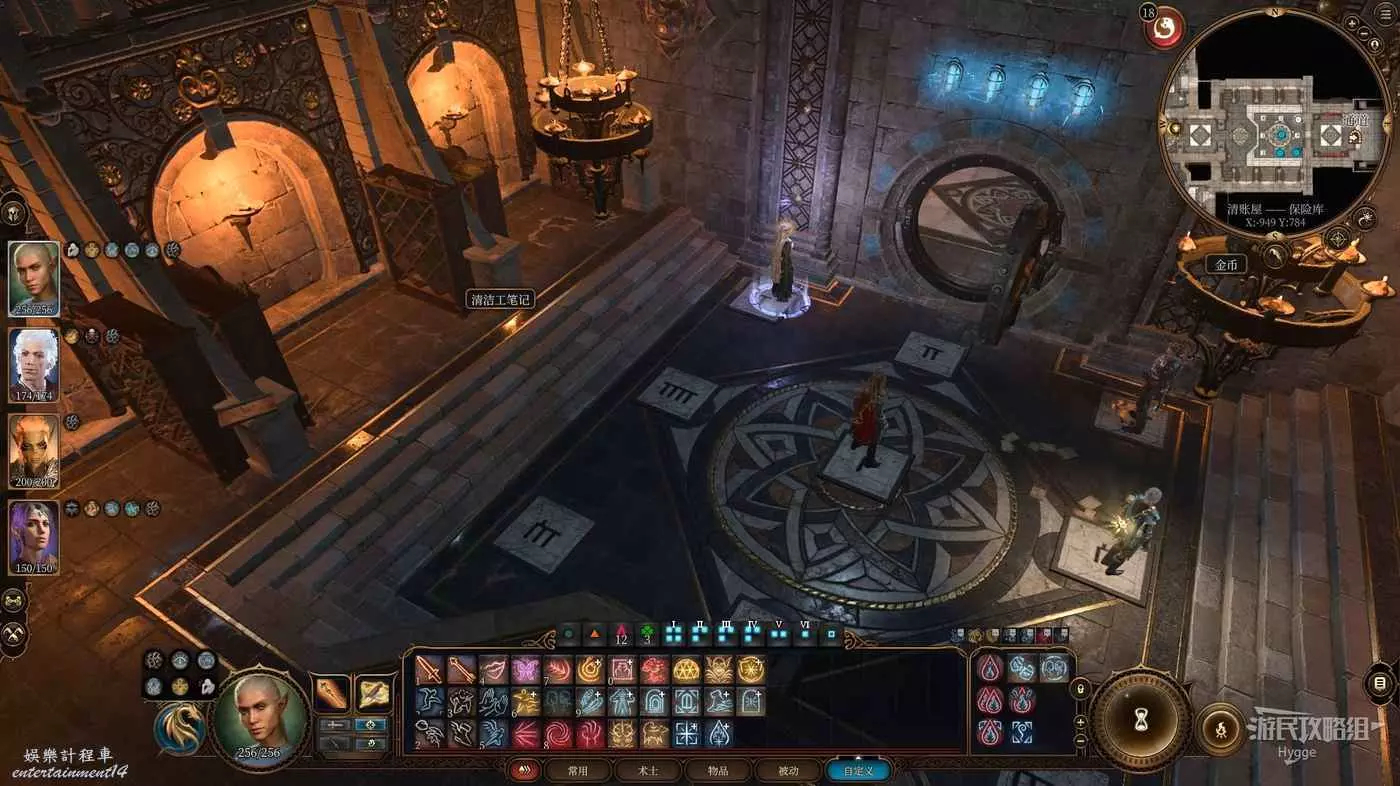Use the sword main-hand attack skill
The width and height of the screenshot is (1400, 786).
430,669
